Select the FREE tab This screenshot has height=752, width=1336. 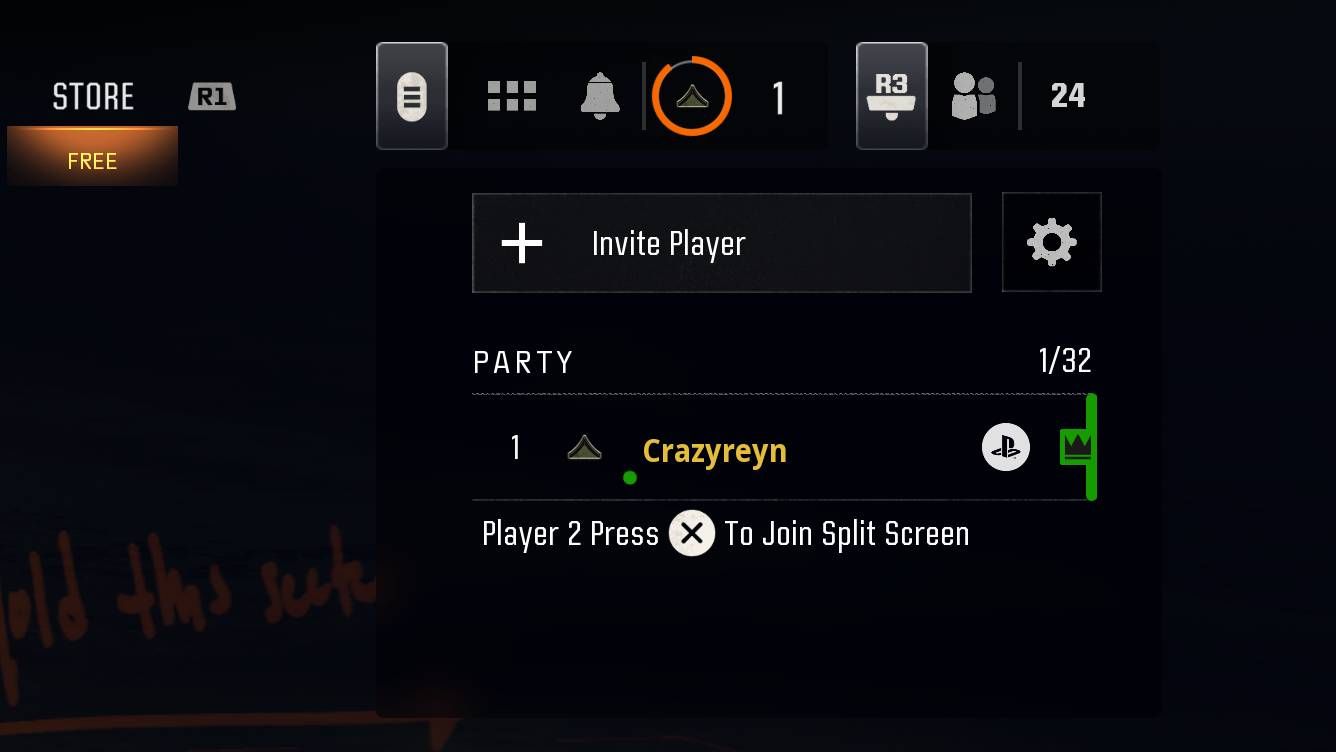click(93, 160)
